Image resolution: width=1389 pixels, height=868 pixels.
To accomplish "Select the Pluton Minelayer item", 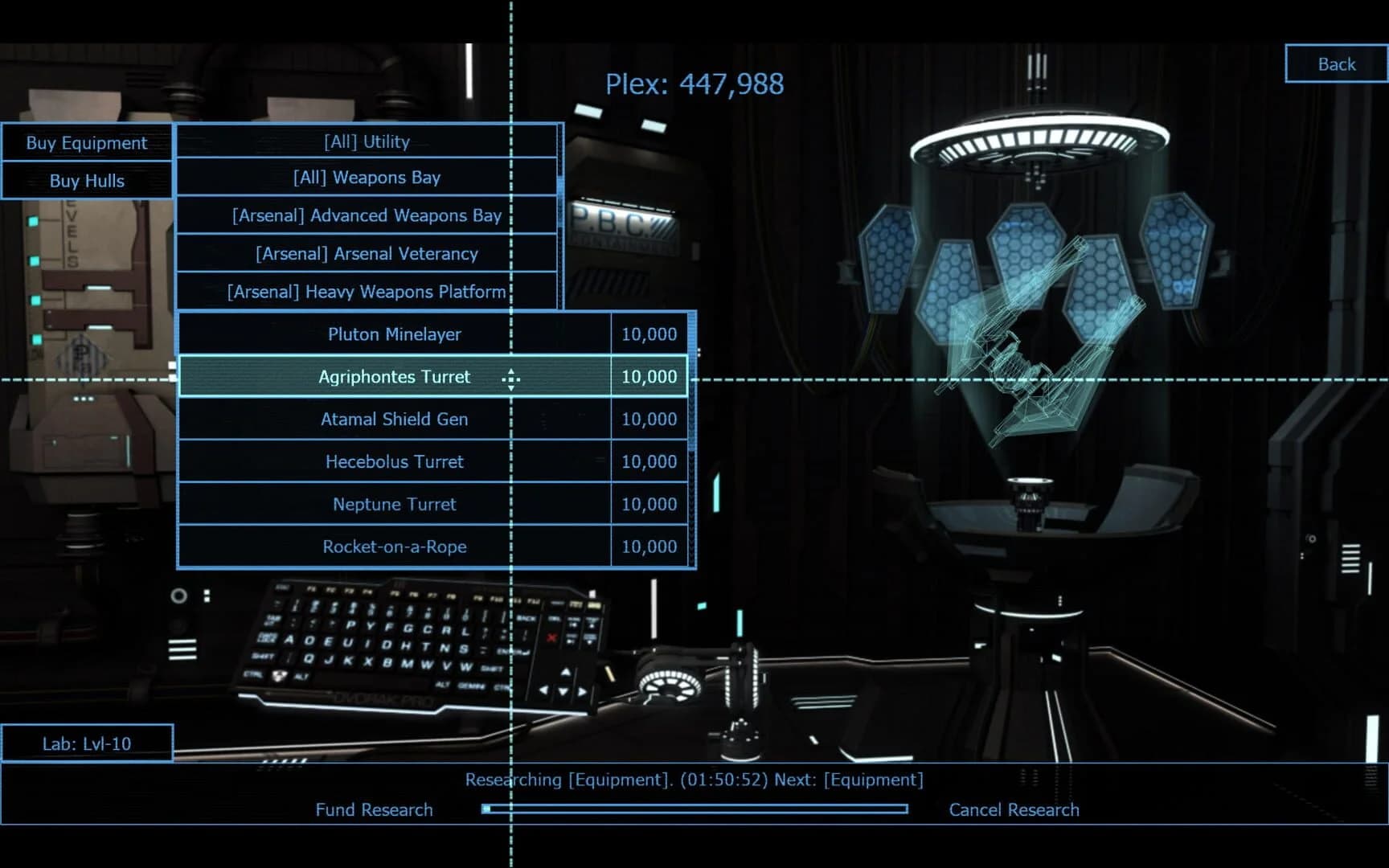I will pos(394,334).
